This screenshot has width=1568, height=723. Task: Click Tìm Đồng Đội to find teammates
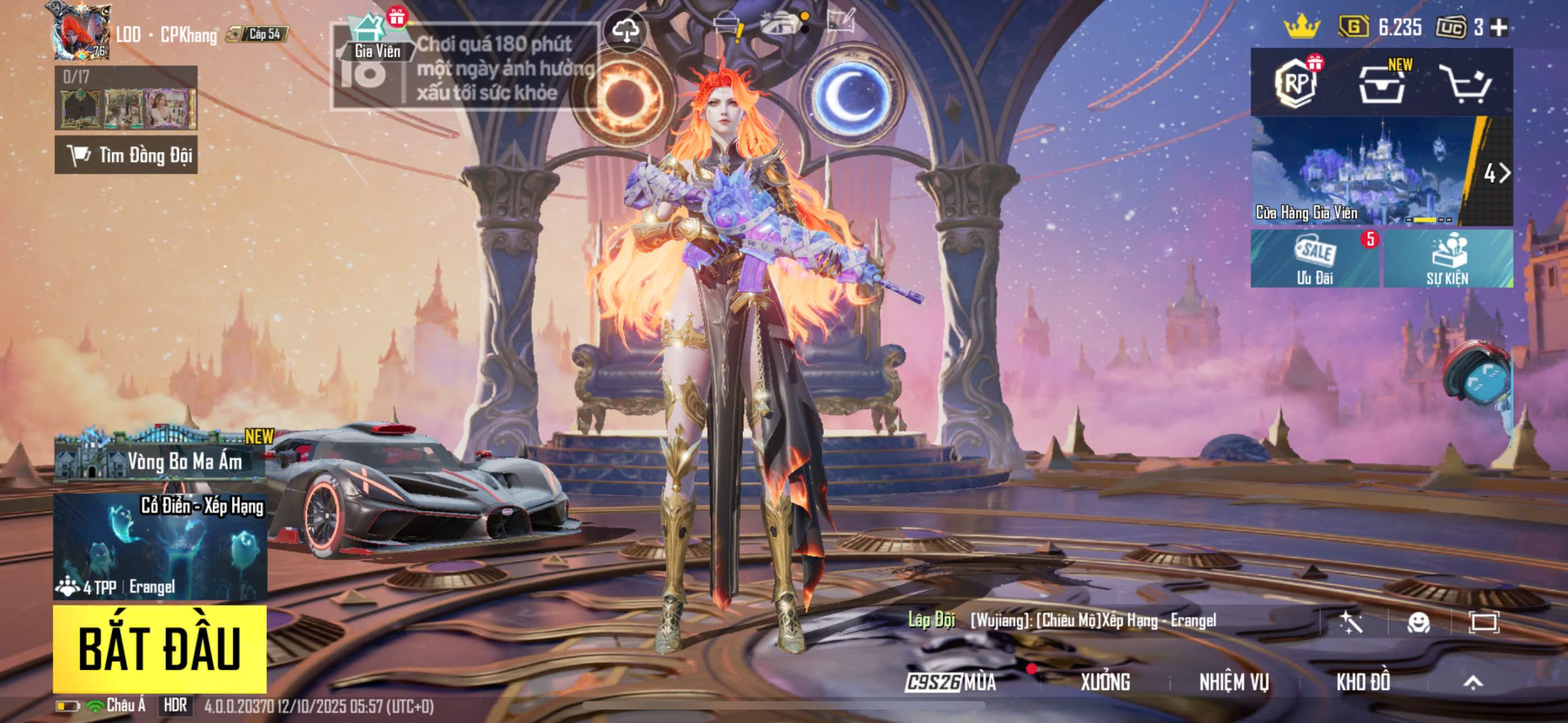click(x=126, y=155)
